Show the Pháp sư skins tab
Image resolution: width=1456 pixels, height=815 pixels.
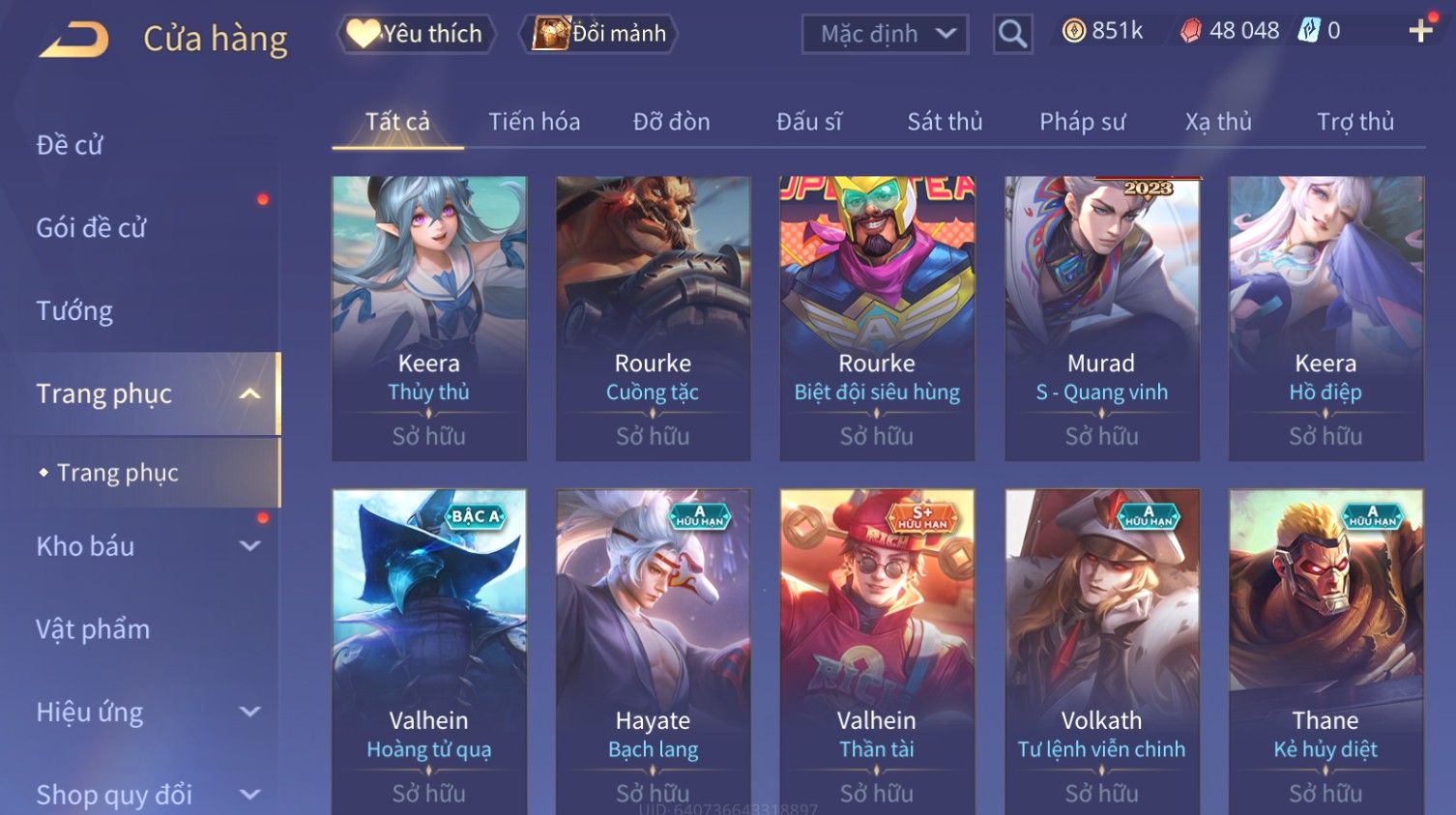coord(1082,122)
